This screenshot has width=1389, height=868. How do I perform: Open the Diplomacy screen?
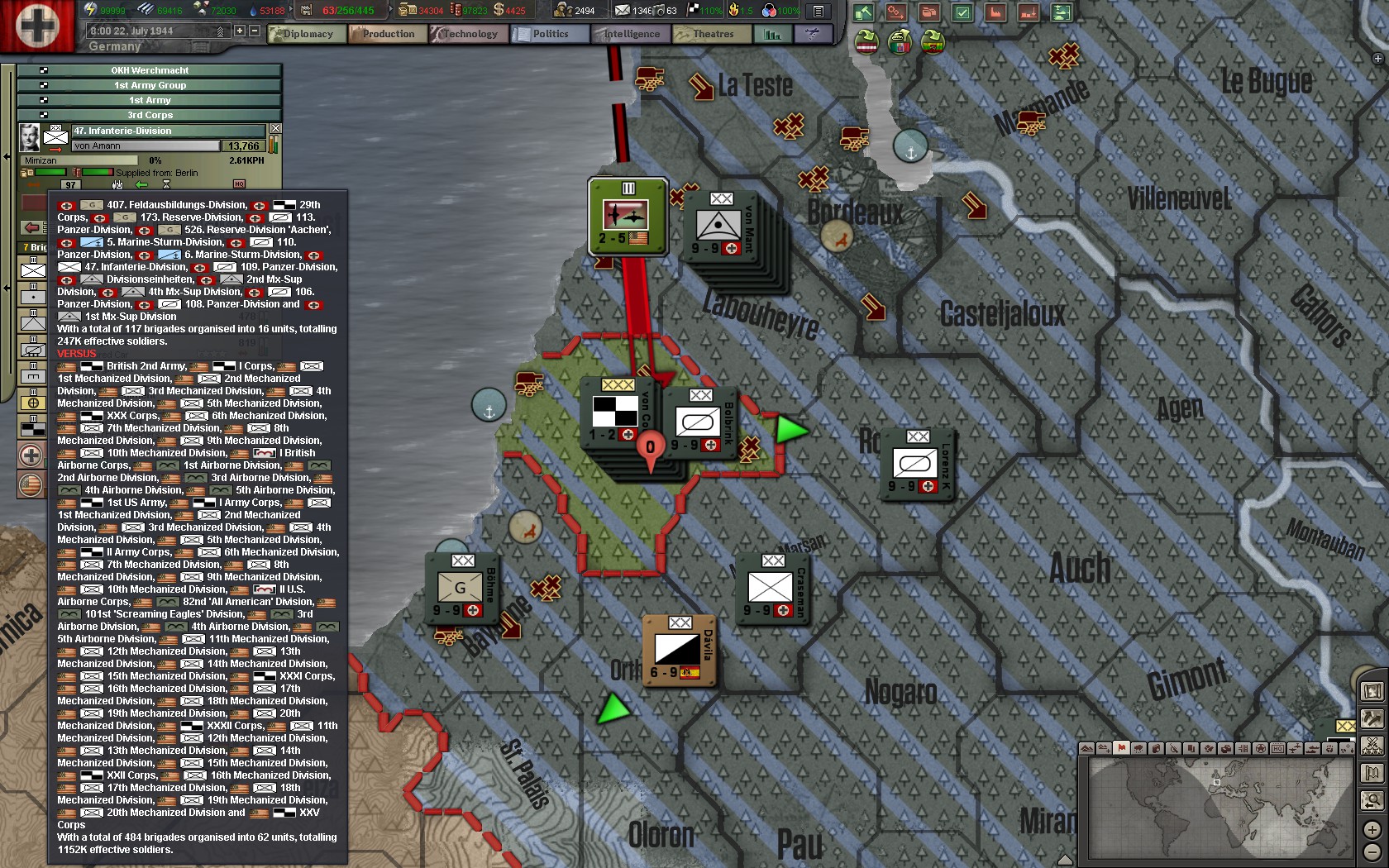pos(307,34)
